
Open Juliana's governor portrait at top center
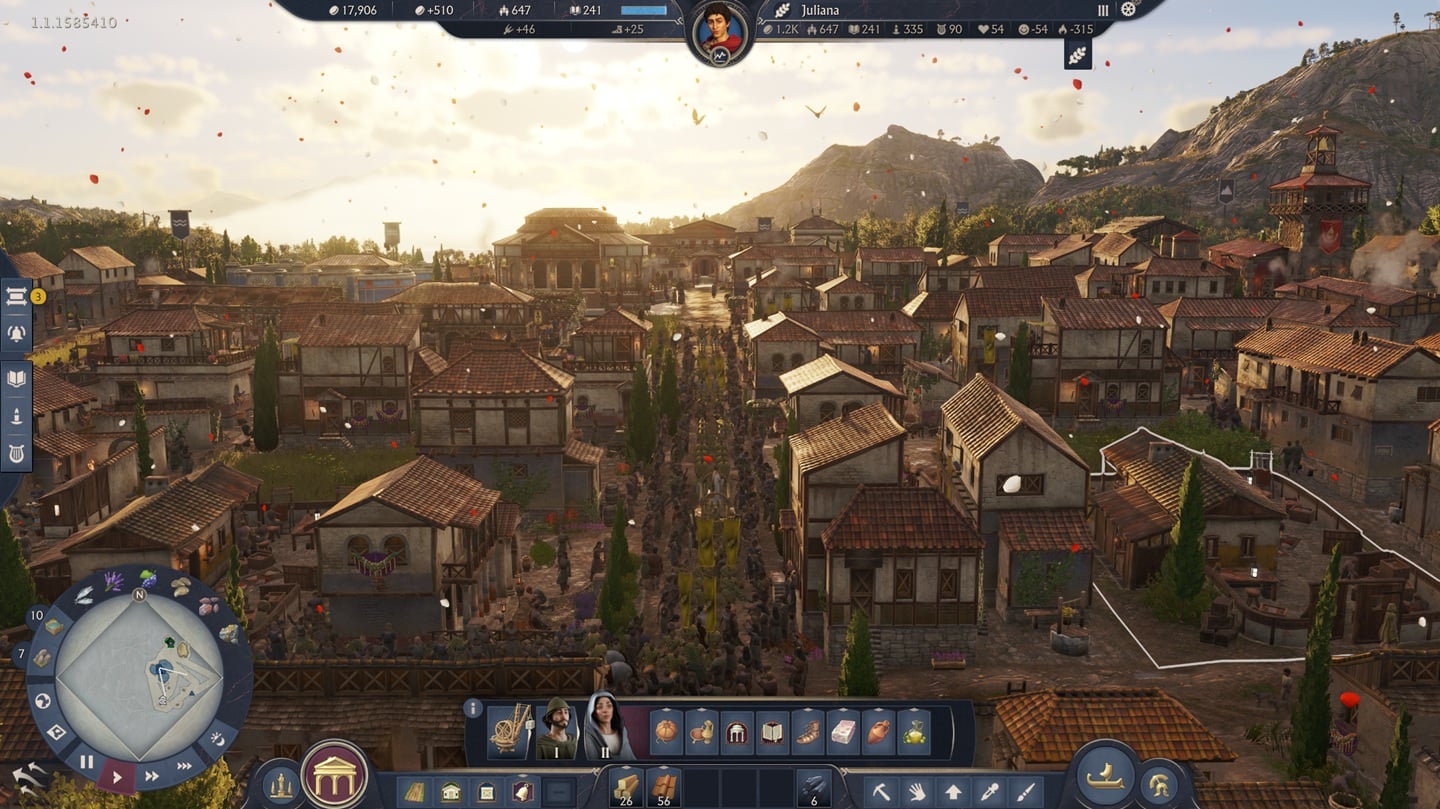click(720, 25)
